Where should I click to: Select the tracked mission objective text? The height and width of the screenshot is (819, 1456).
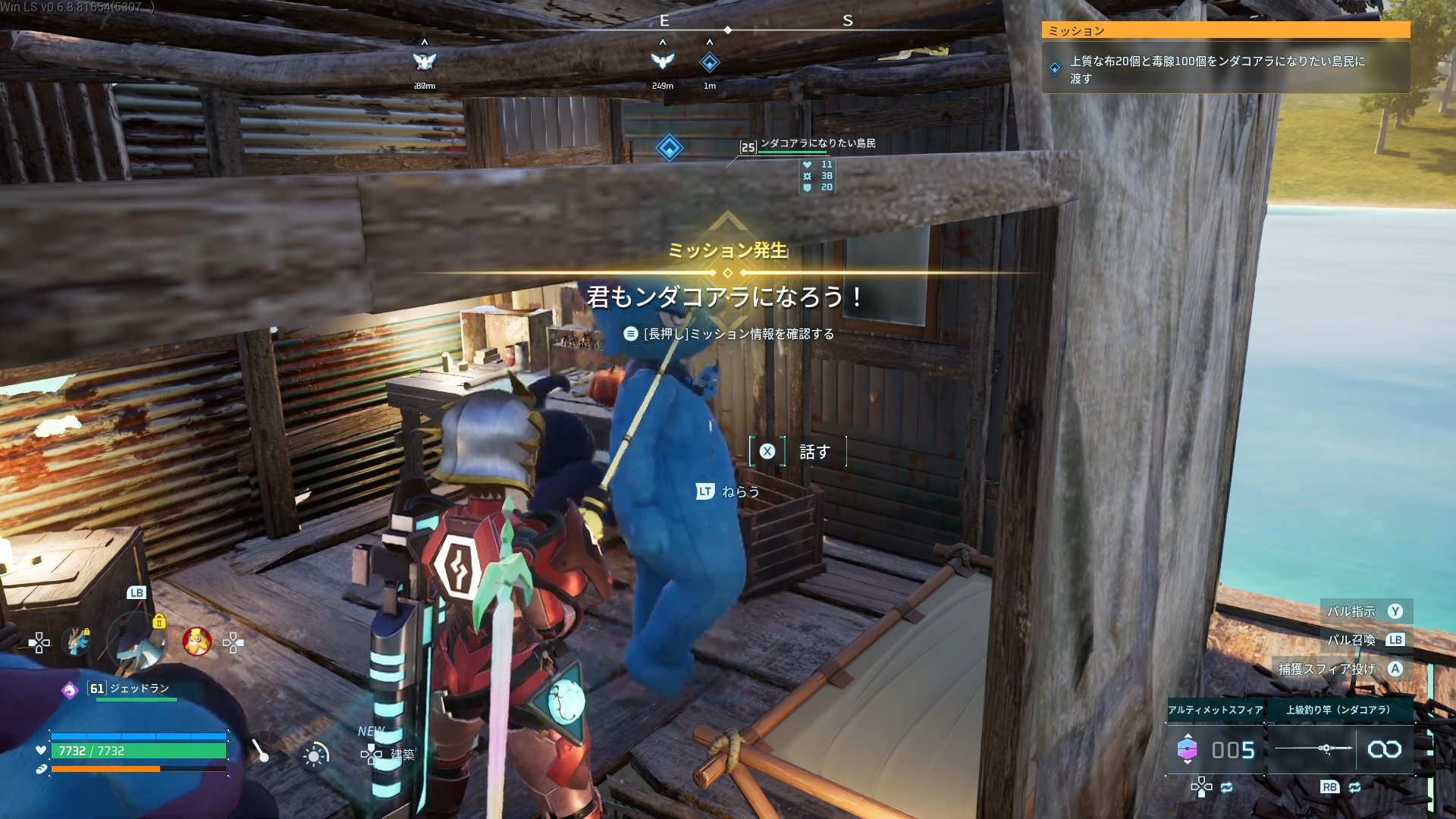pos(1217,69)
